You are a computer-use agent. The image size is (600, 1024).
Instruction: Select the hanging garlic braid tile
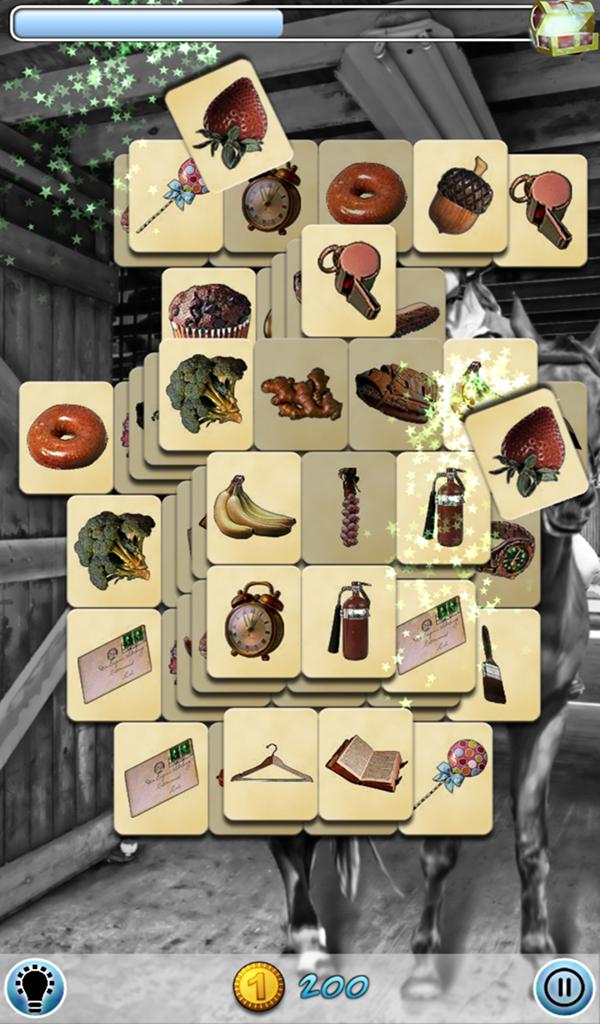(348, 506)
